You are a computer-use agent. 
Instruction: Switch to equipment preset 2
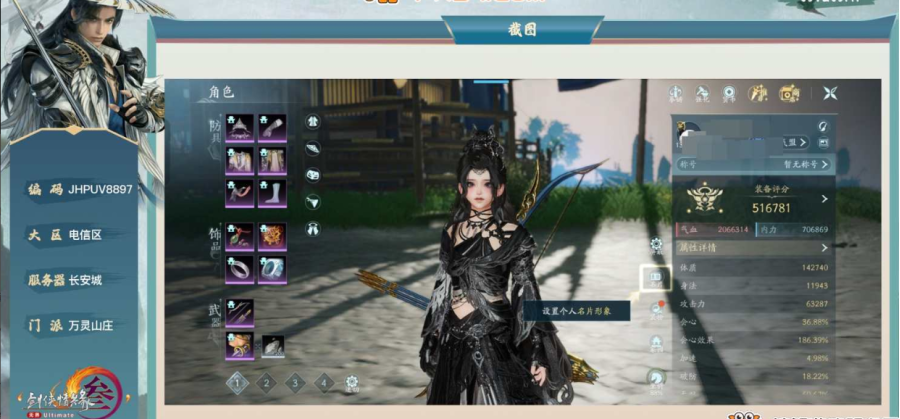(x=266, y=381)
